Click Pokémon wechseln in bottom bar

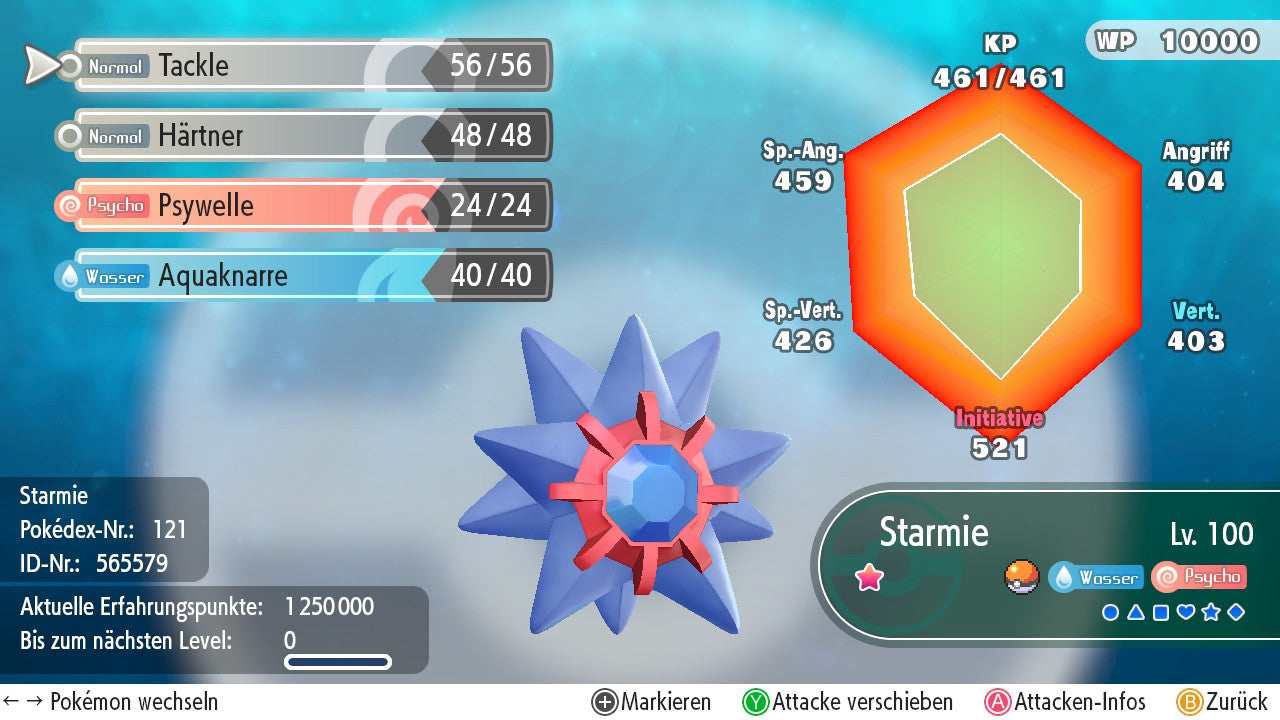(x=110, y=702)
